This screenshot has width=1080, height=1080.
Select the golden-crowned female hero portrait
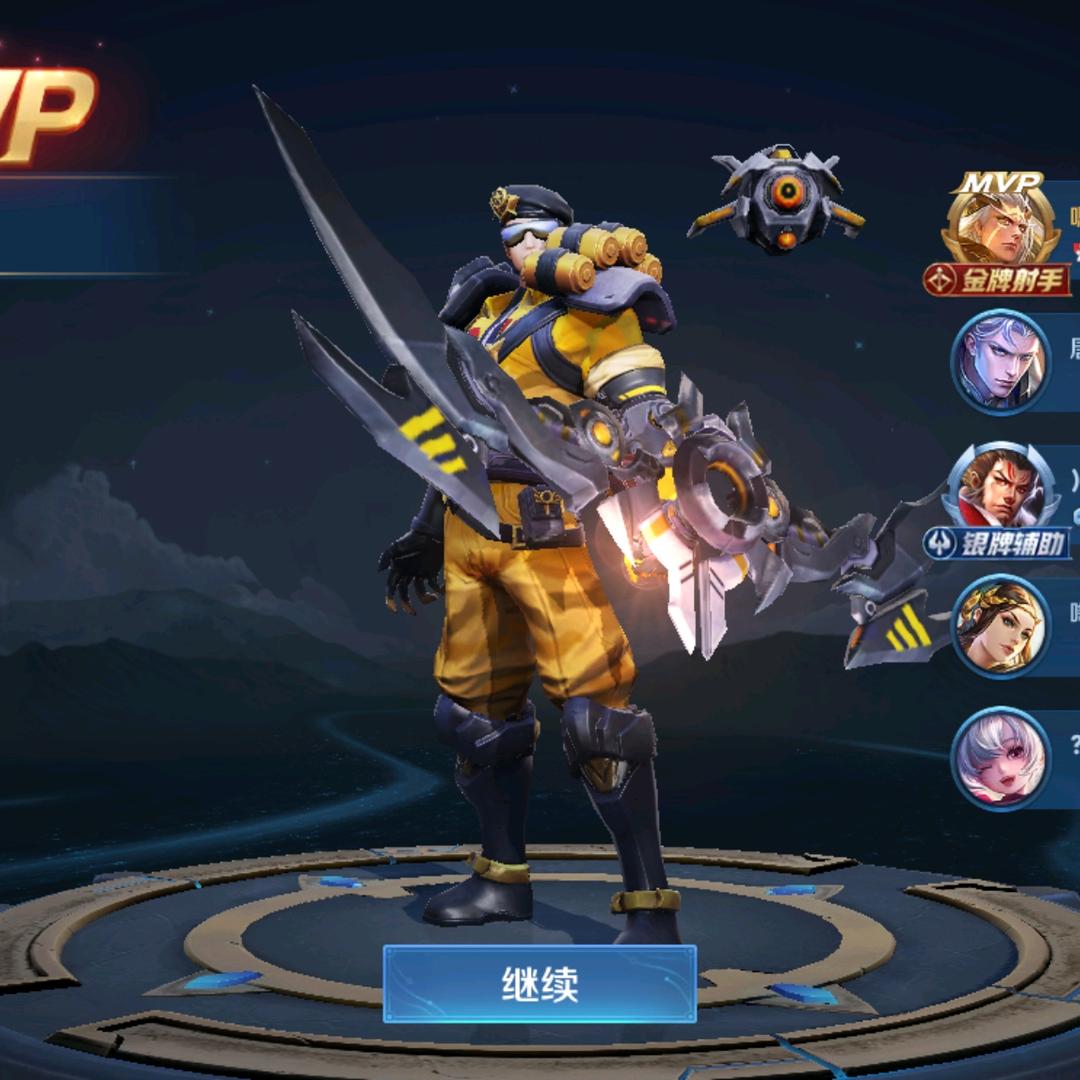[x=999, y=626]
